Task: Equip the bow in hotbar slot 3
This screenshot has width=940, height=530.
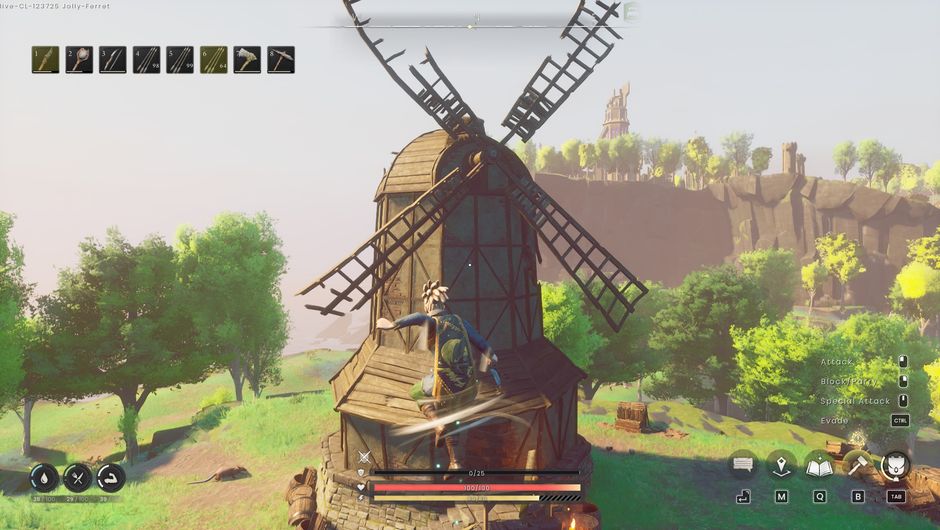Action: [x=113, y=60]
